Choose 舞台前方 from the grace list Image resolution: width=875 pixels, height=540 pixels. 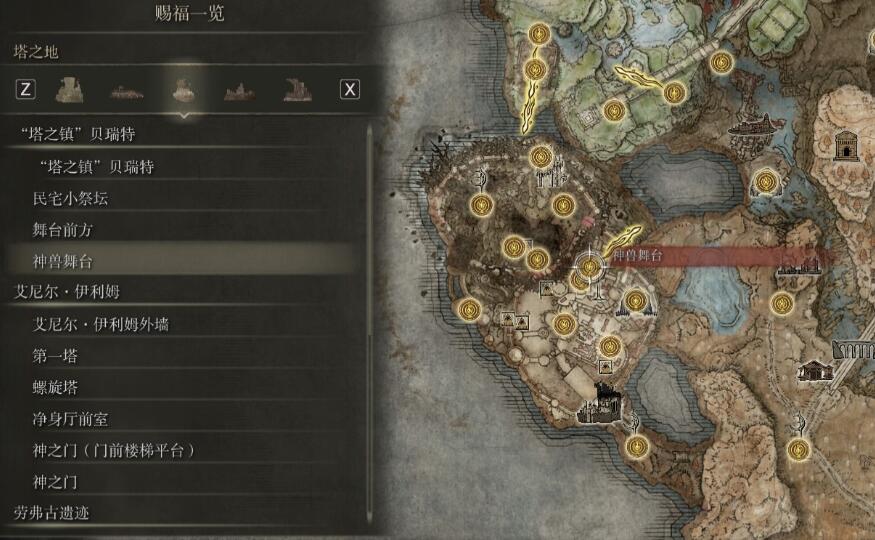(x=63, y=230)
